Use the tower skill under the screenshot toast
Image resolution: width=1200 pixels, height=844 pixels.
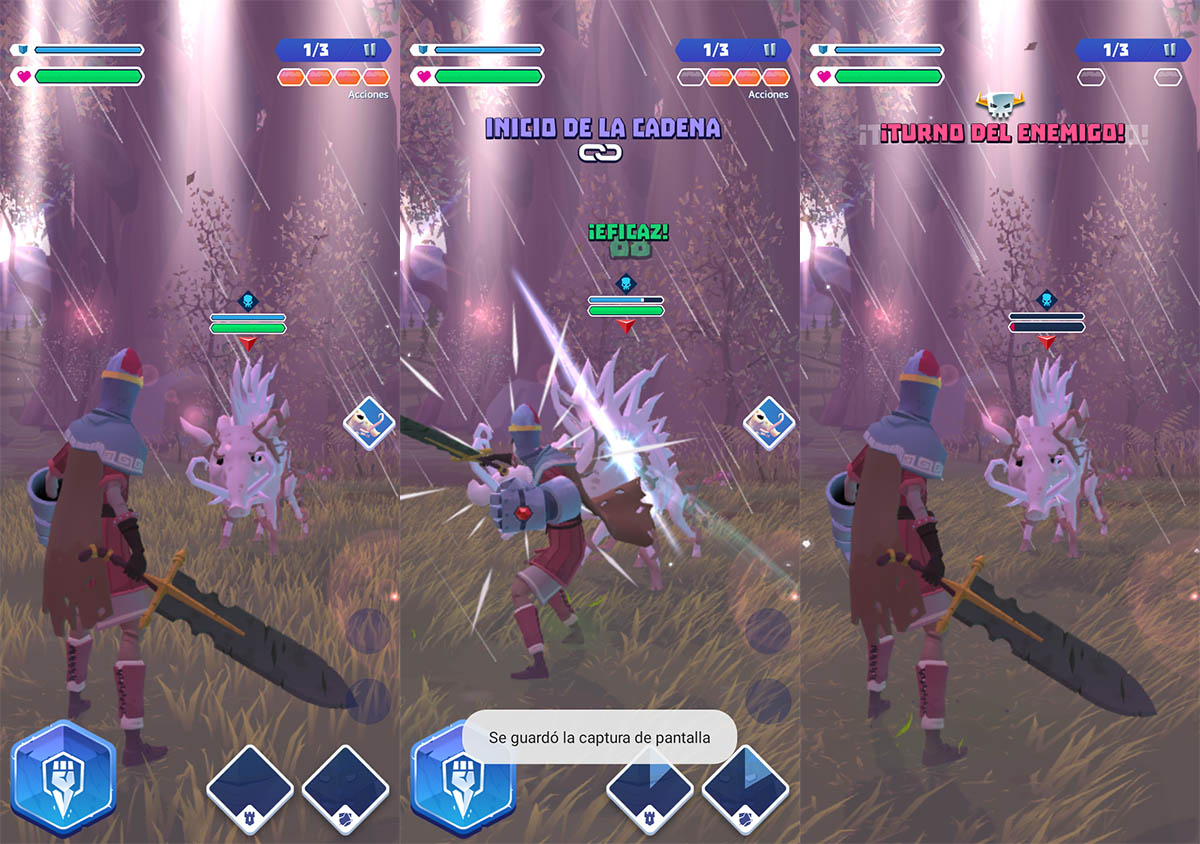point(650,790)
